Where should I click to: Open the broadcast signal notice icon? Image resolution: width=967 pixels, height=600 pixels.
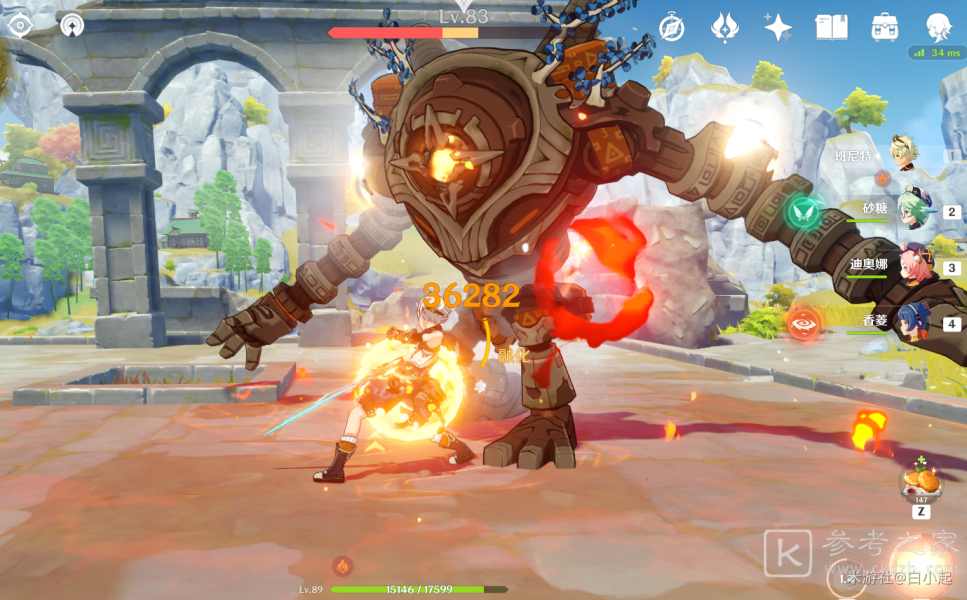coord(71,25)
